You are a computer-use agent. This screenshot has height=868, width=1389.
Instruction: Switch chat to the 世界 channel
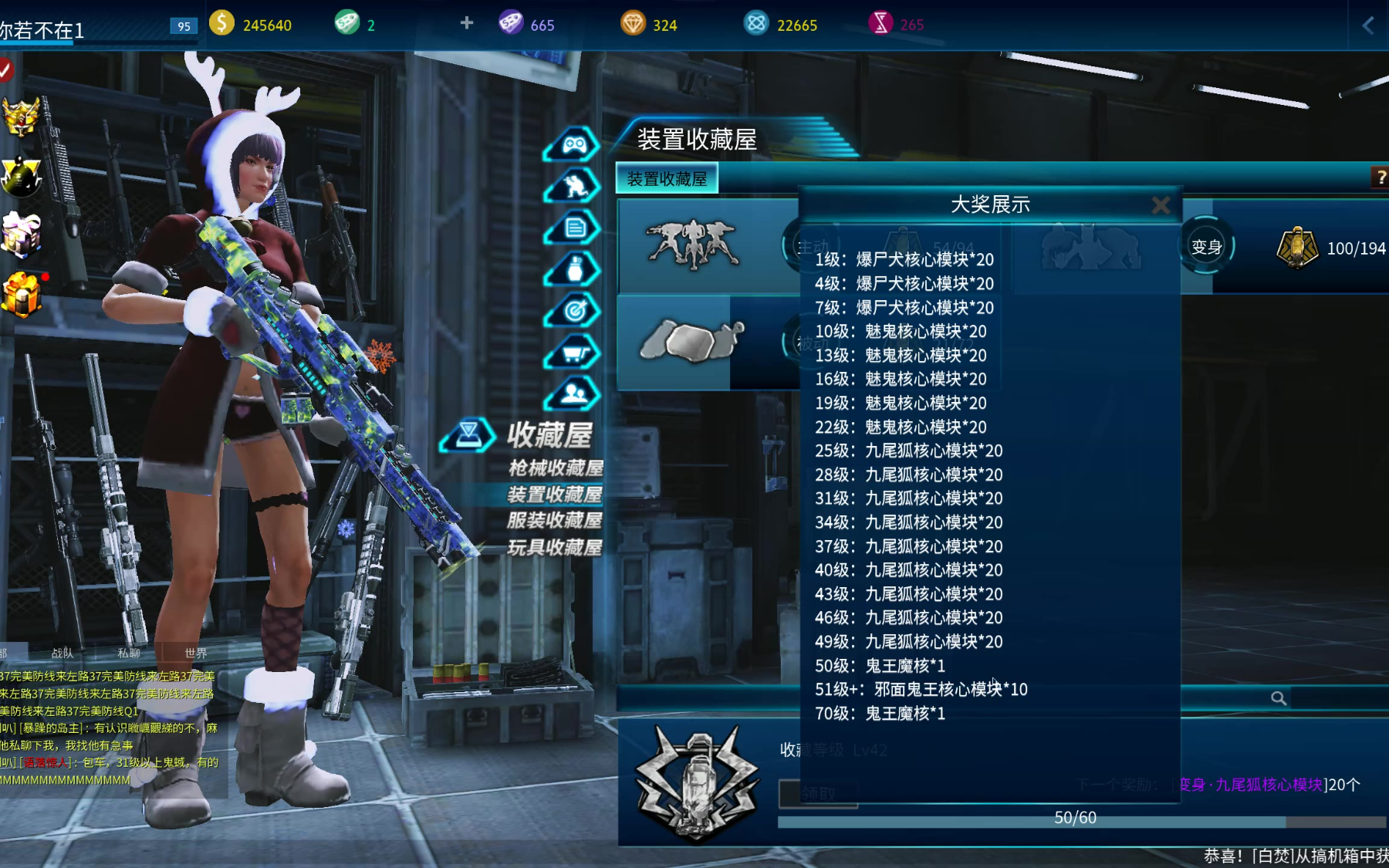pos(195,653)
